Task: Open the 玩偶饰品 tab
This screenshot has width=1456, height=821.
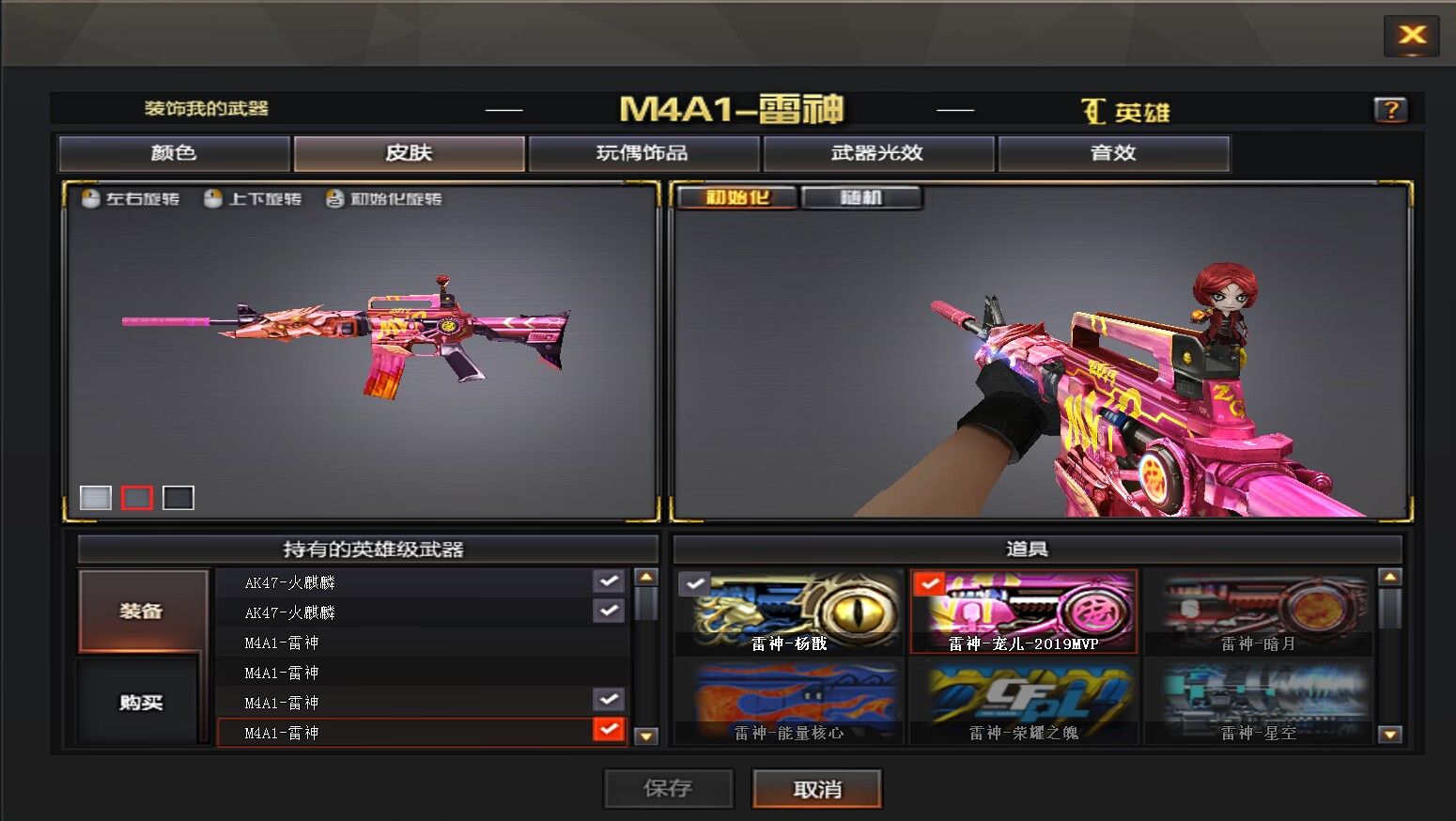Action: 643,153
